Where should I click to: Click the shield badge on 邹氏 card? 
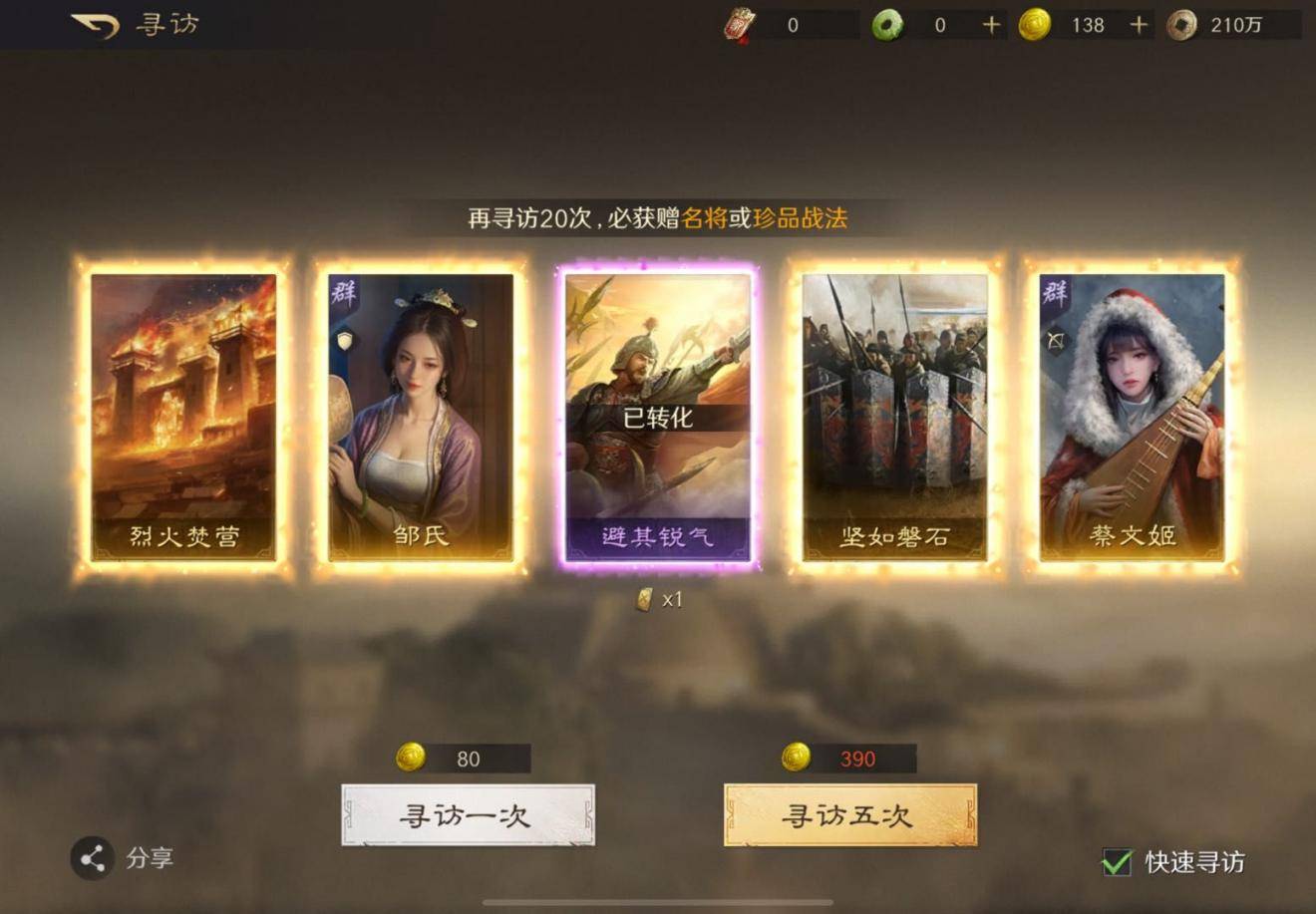pyautogui.click(x=344, y=340)
